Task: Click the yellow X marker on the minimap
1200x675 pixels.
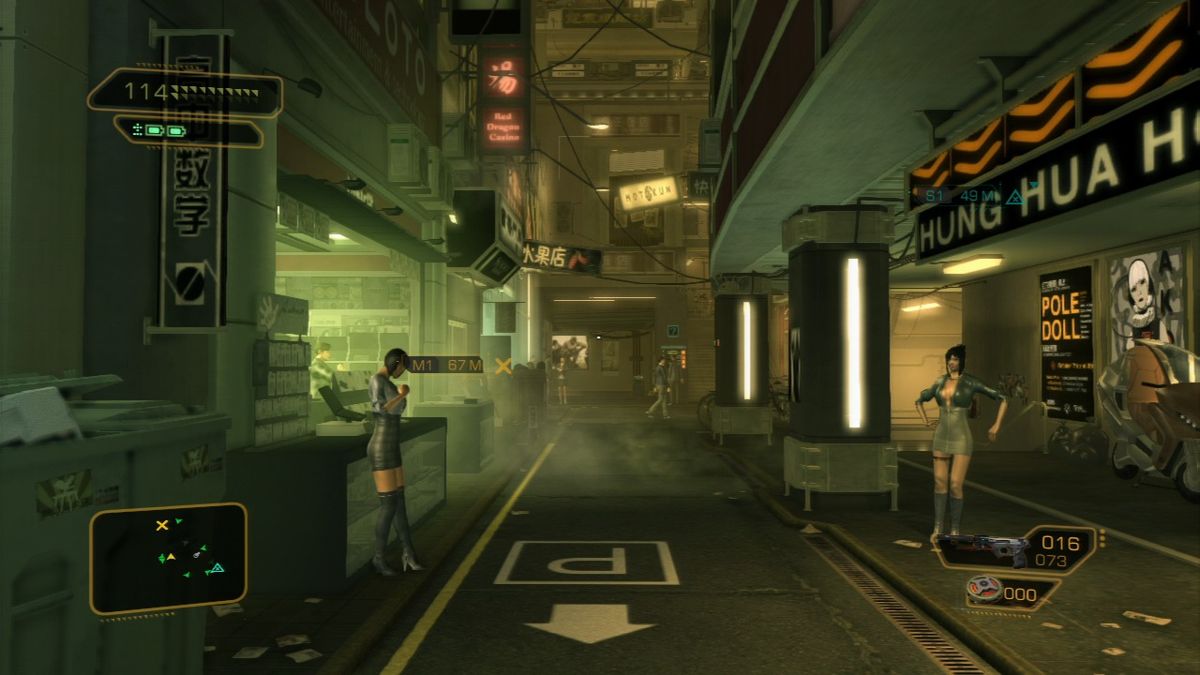Action: pos(162,526)
